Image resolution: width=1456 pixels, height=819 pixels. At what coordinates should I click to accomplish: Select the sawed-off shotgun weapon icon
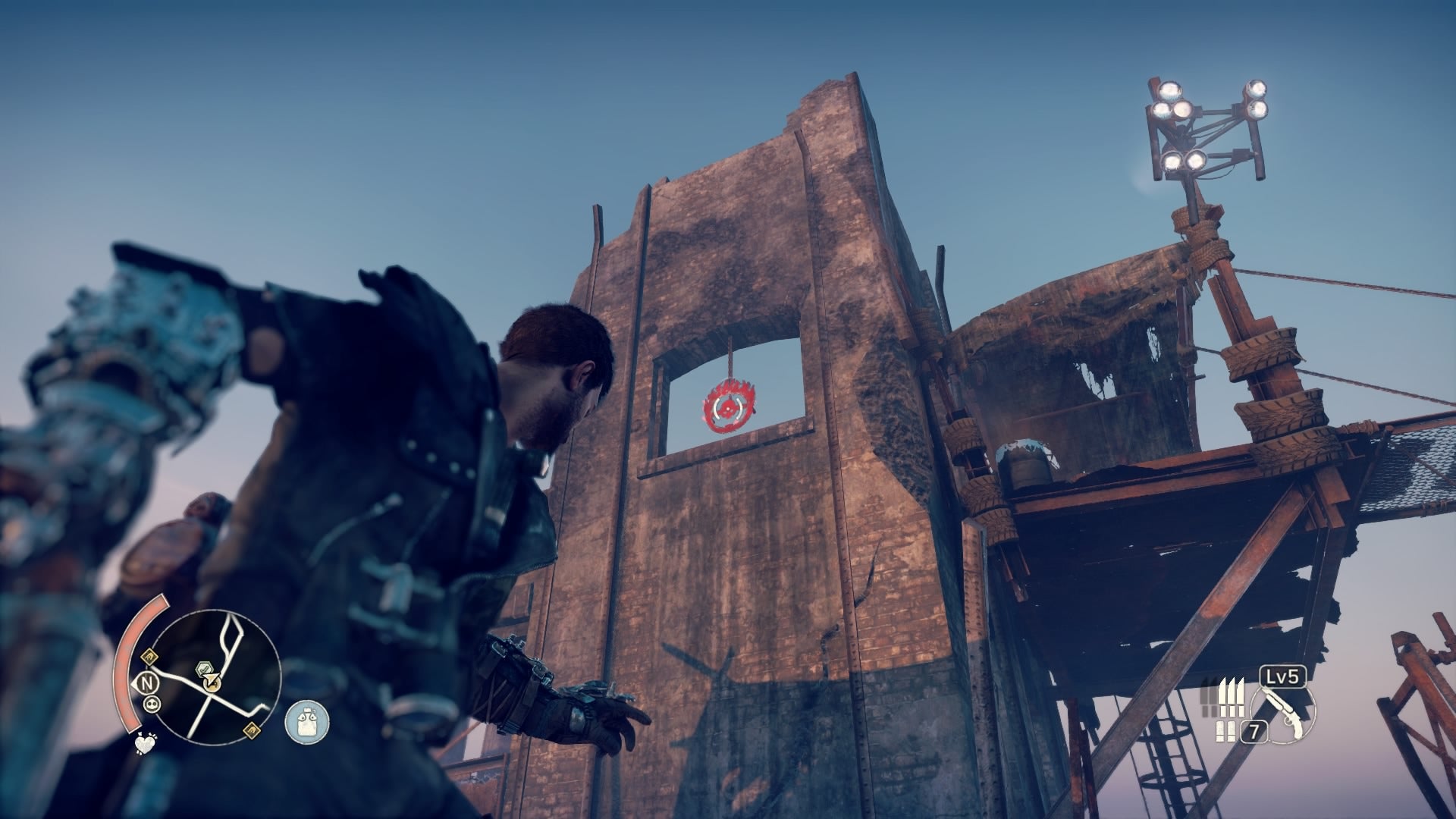(x=1284, y=712)
